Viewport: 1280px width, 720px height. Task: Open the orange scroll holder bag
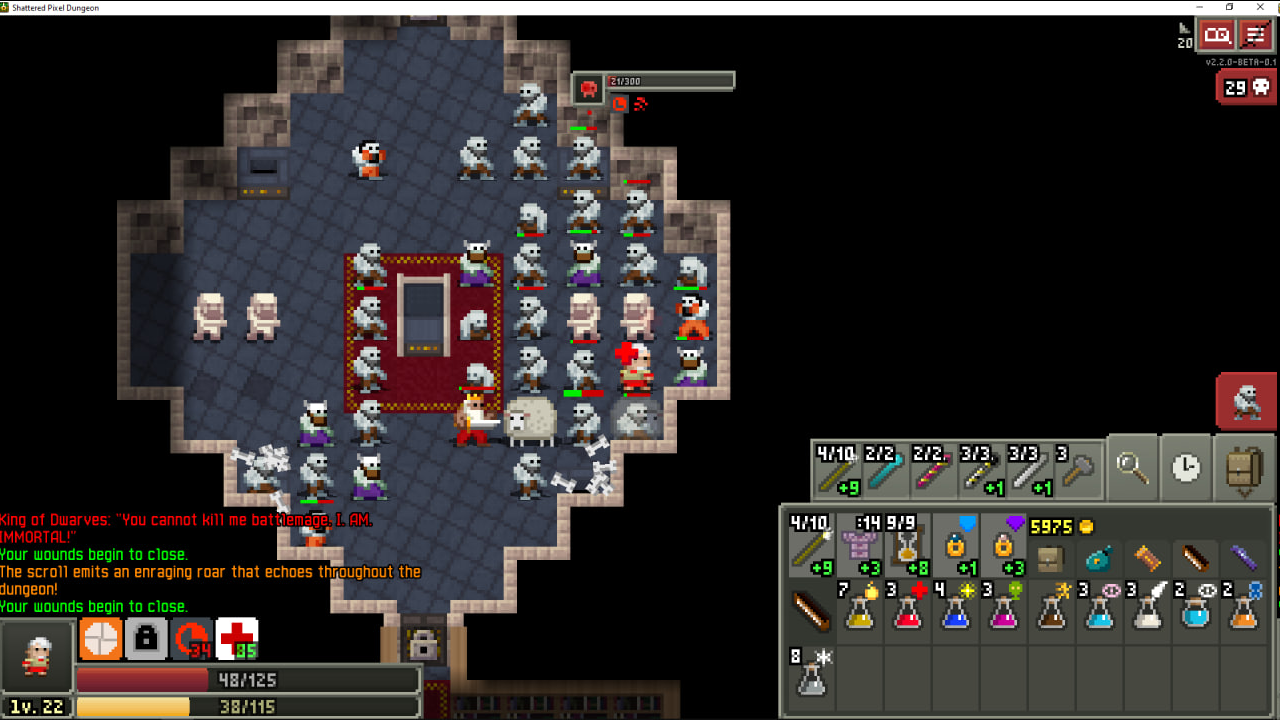(1147, 556)
